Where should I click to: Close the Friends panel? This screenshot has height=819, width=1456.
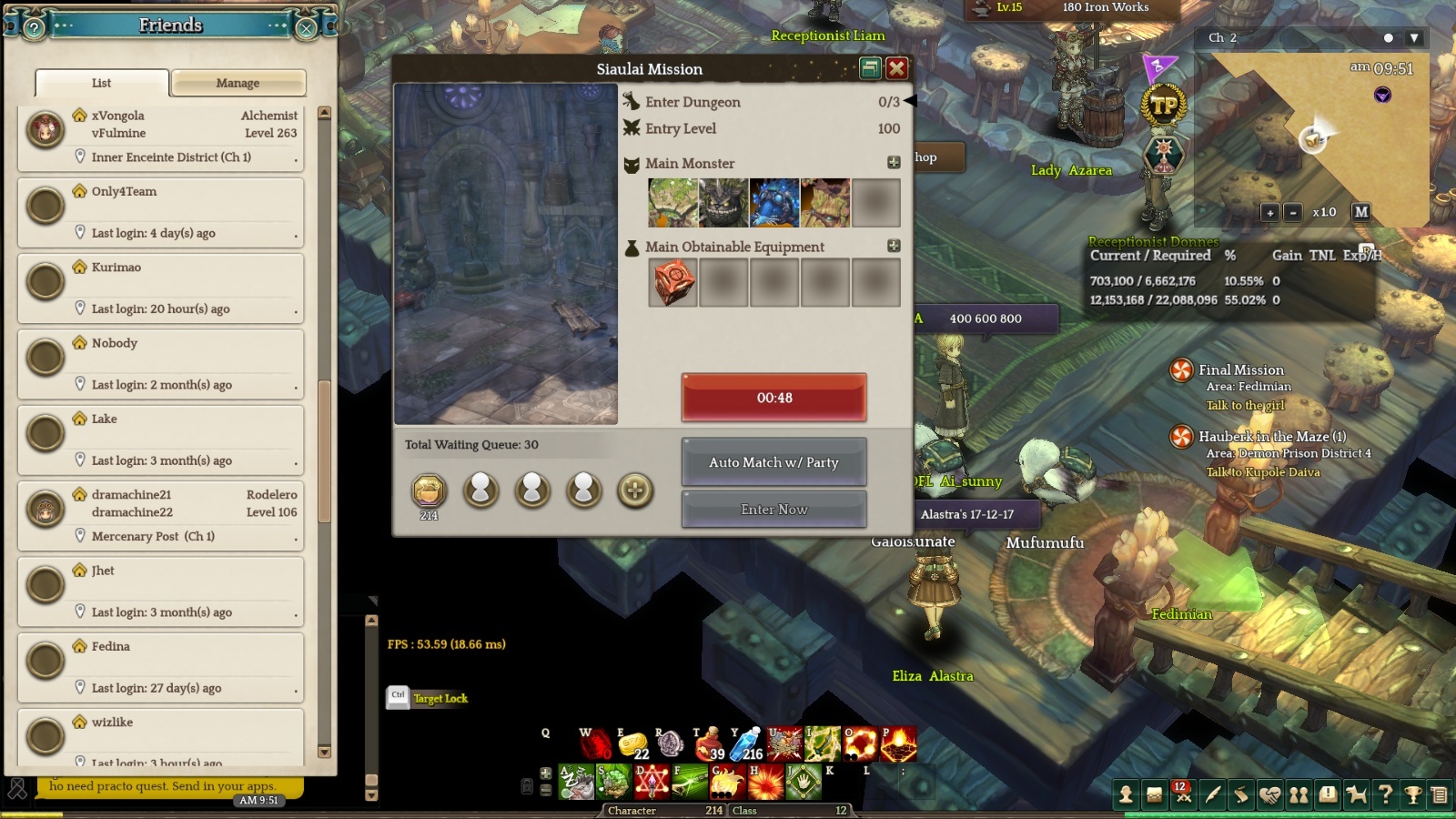point(307,28)
